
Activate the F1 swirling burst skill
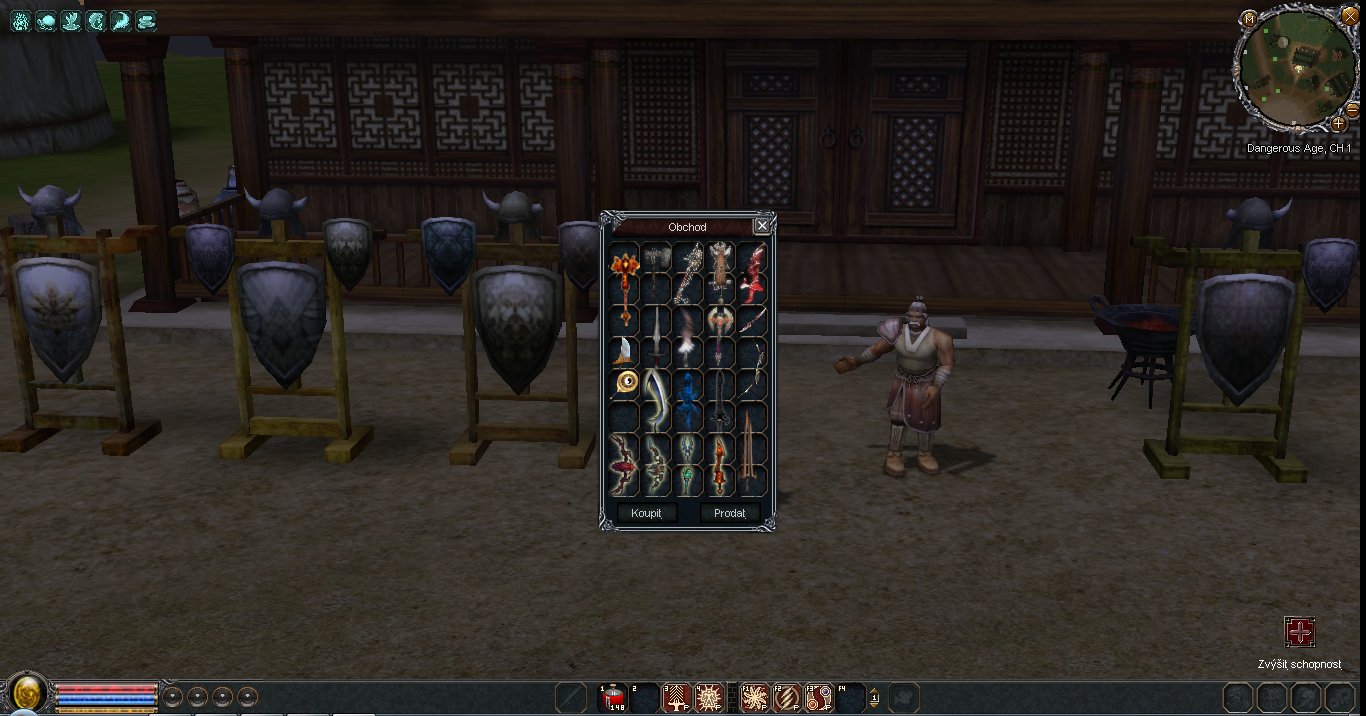coord(755,697)
